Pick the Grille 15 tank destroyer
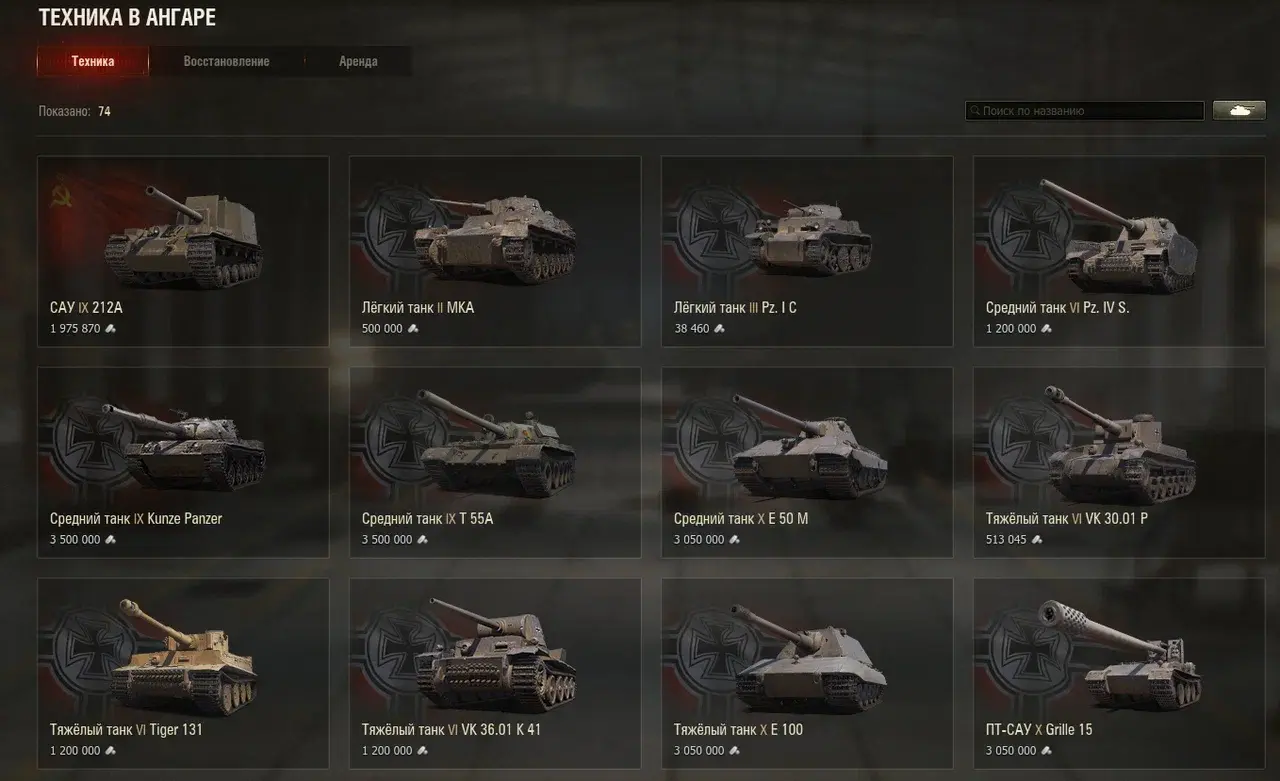This screenshot has width=1280, height=781. click(x=1119, y=672)
